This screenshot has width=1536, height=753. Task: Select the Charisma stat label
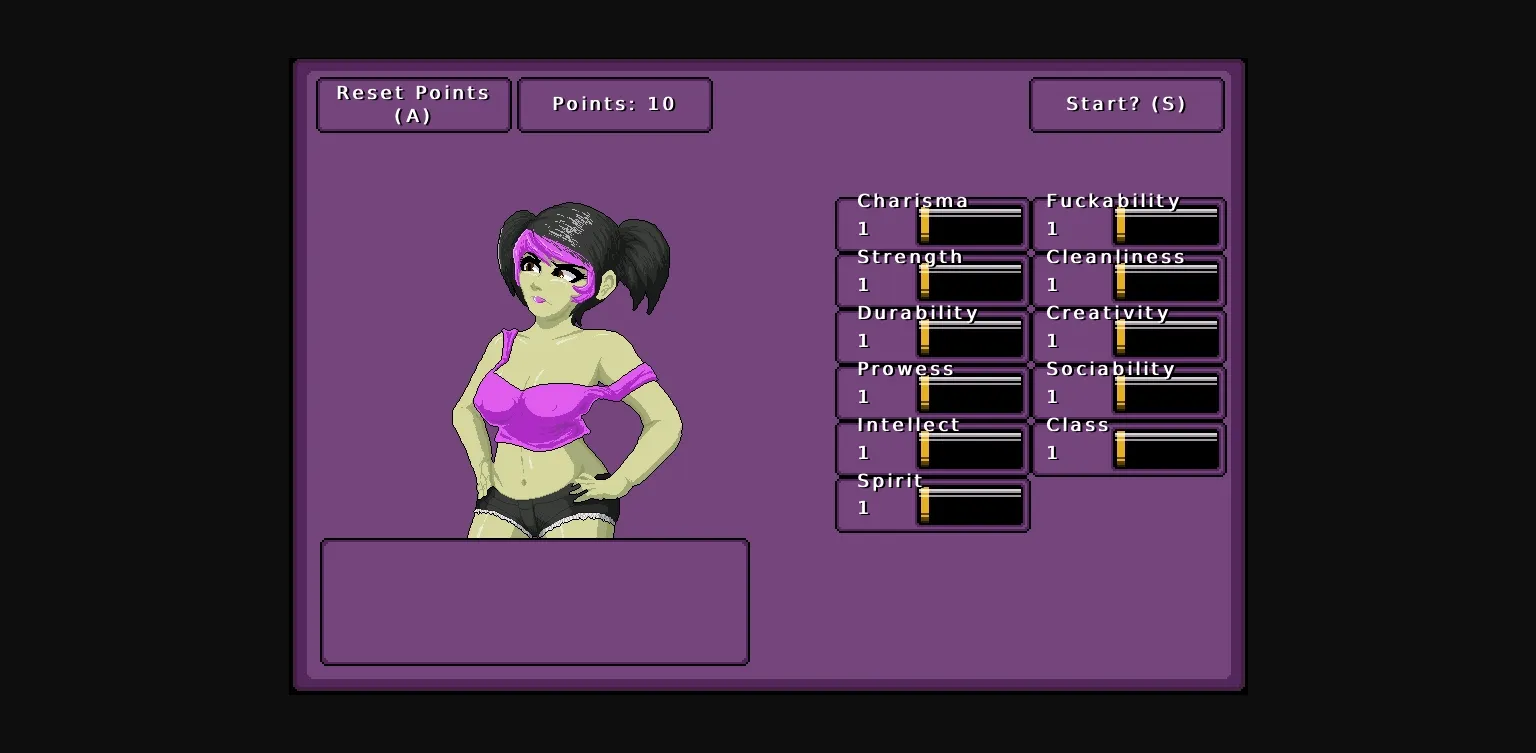coord(911,200)
